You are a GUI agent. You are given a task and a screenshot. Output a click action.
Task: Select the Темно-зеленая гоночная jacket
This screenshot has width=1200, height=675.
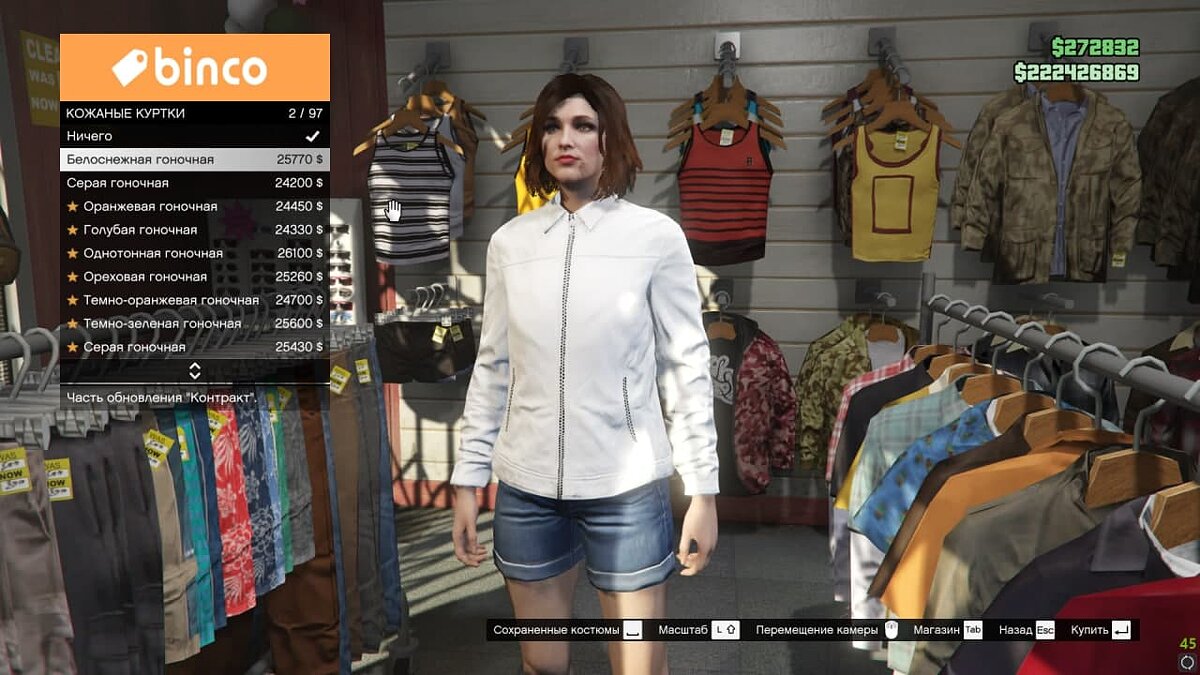[194, 323]
